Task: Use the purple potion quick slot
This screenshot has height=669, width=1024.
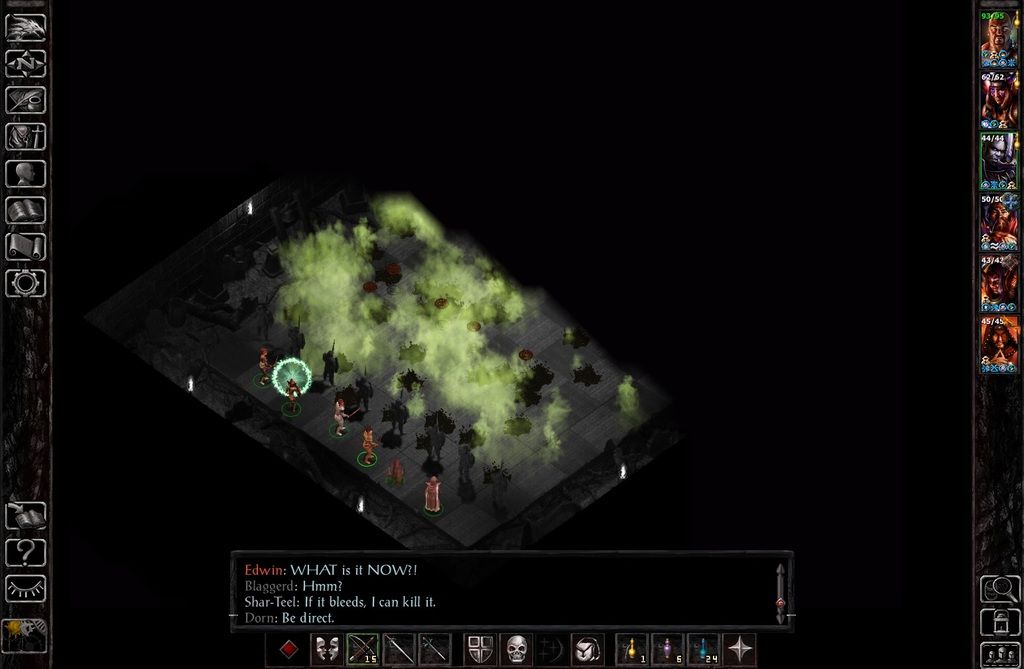Action: point(667,649)
